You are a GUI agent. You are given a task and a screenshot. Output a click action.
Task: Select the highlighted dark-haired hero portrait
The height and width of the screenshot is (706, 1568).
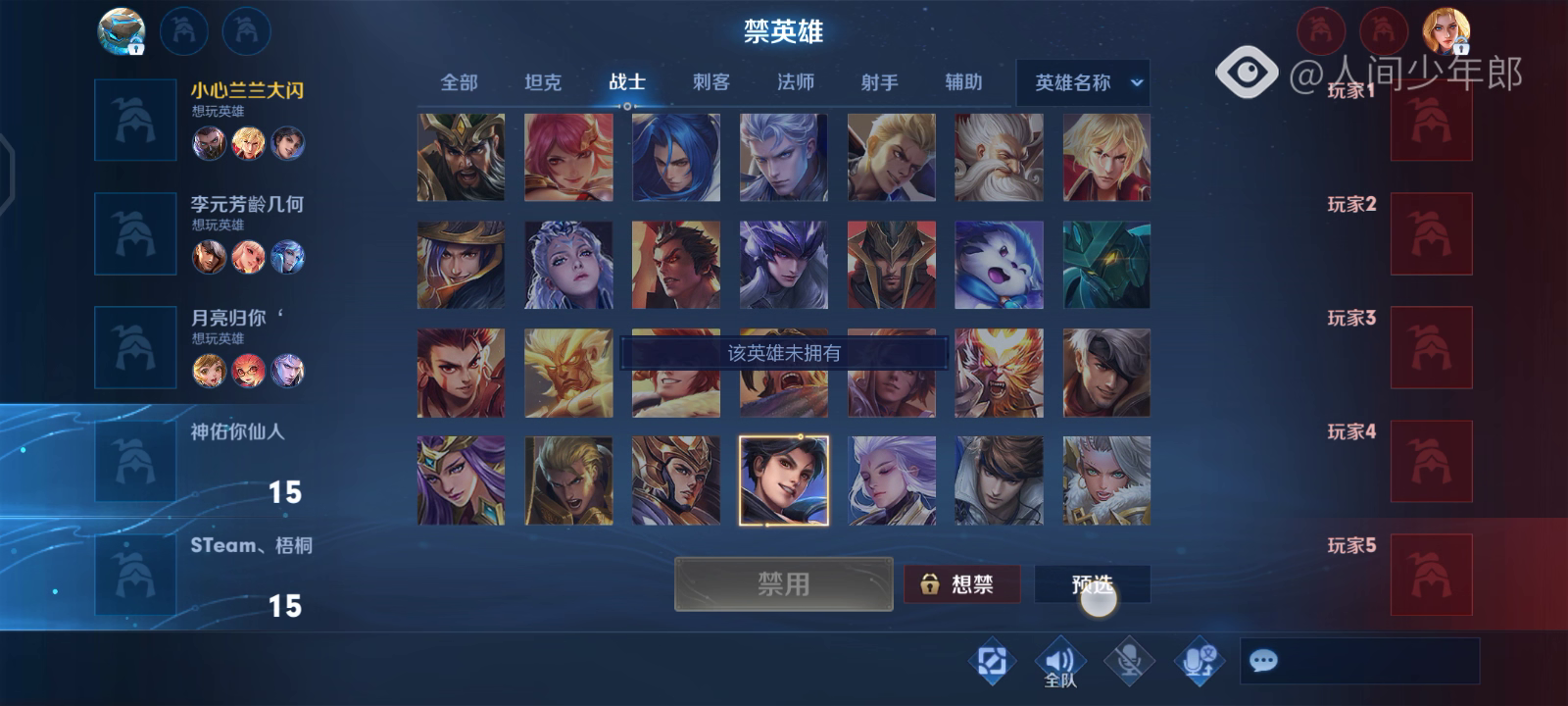783,480
